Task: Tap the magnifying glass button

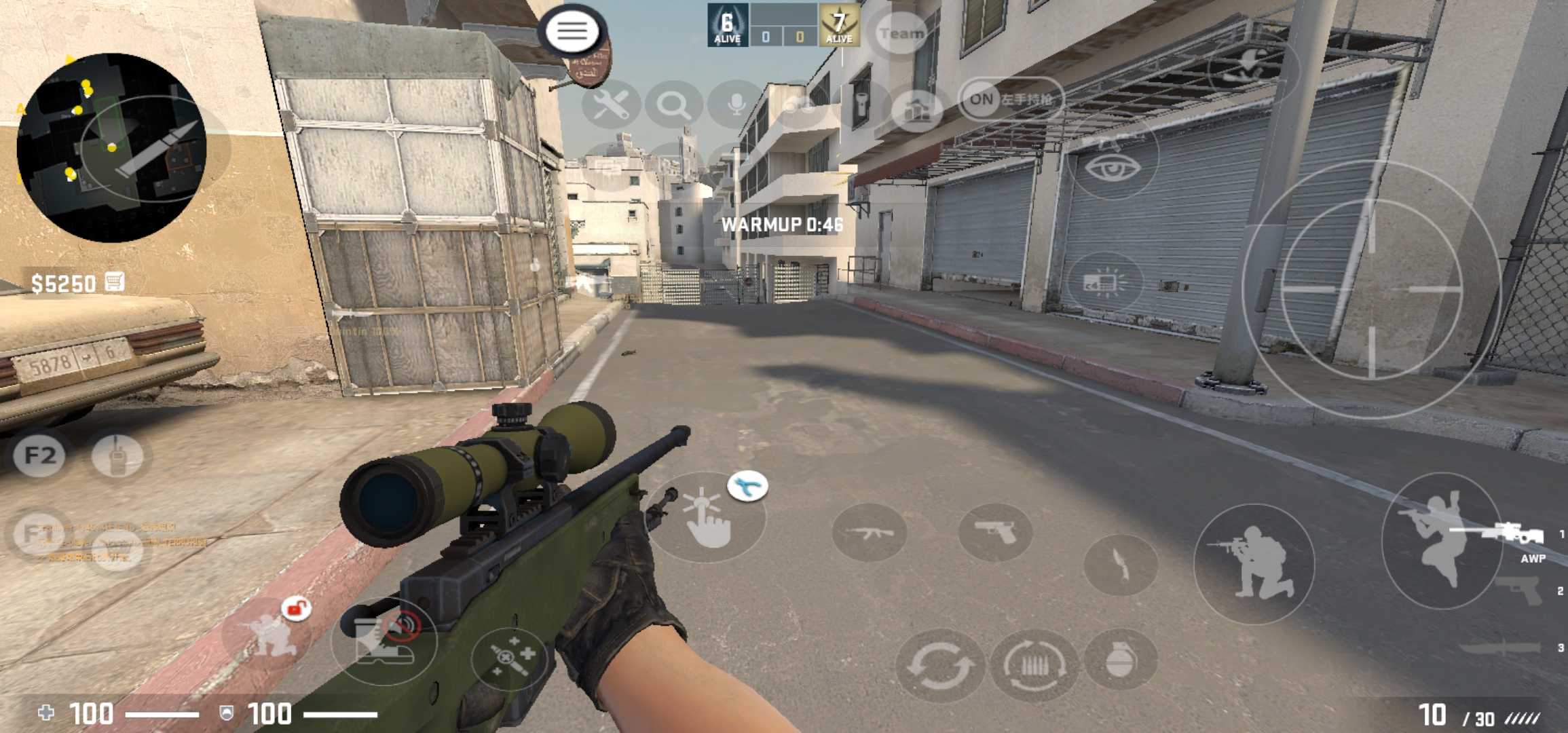Action: [673, 105]
